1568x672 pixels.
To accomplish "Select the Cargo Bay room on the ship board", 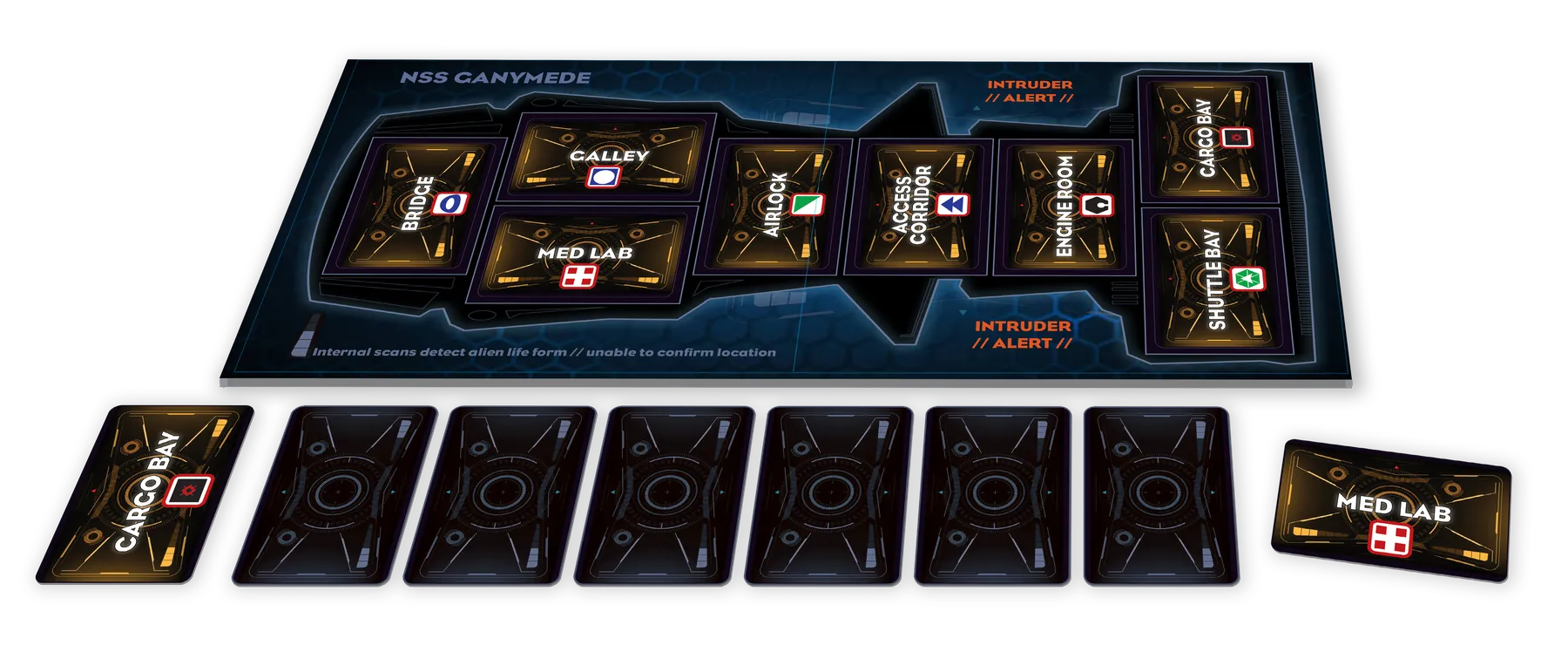I will click(1207, 139).
